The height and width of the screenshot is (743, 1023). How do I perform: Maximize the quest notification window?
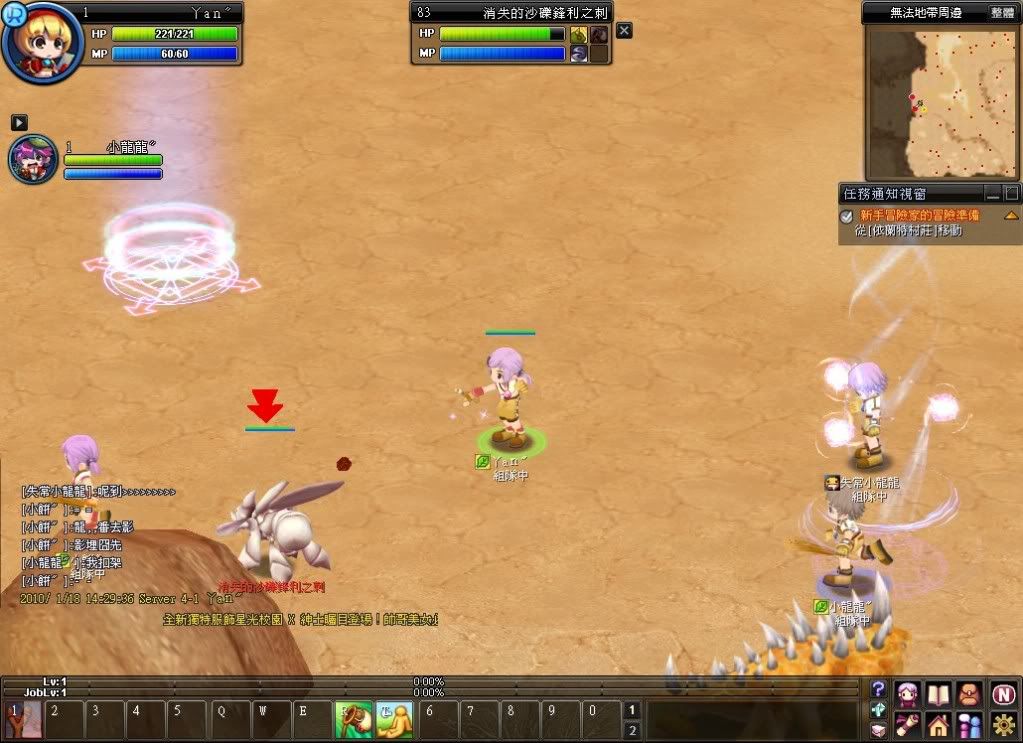click(1011, 193)
